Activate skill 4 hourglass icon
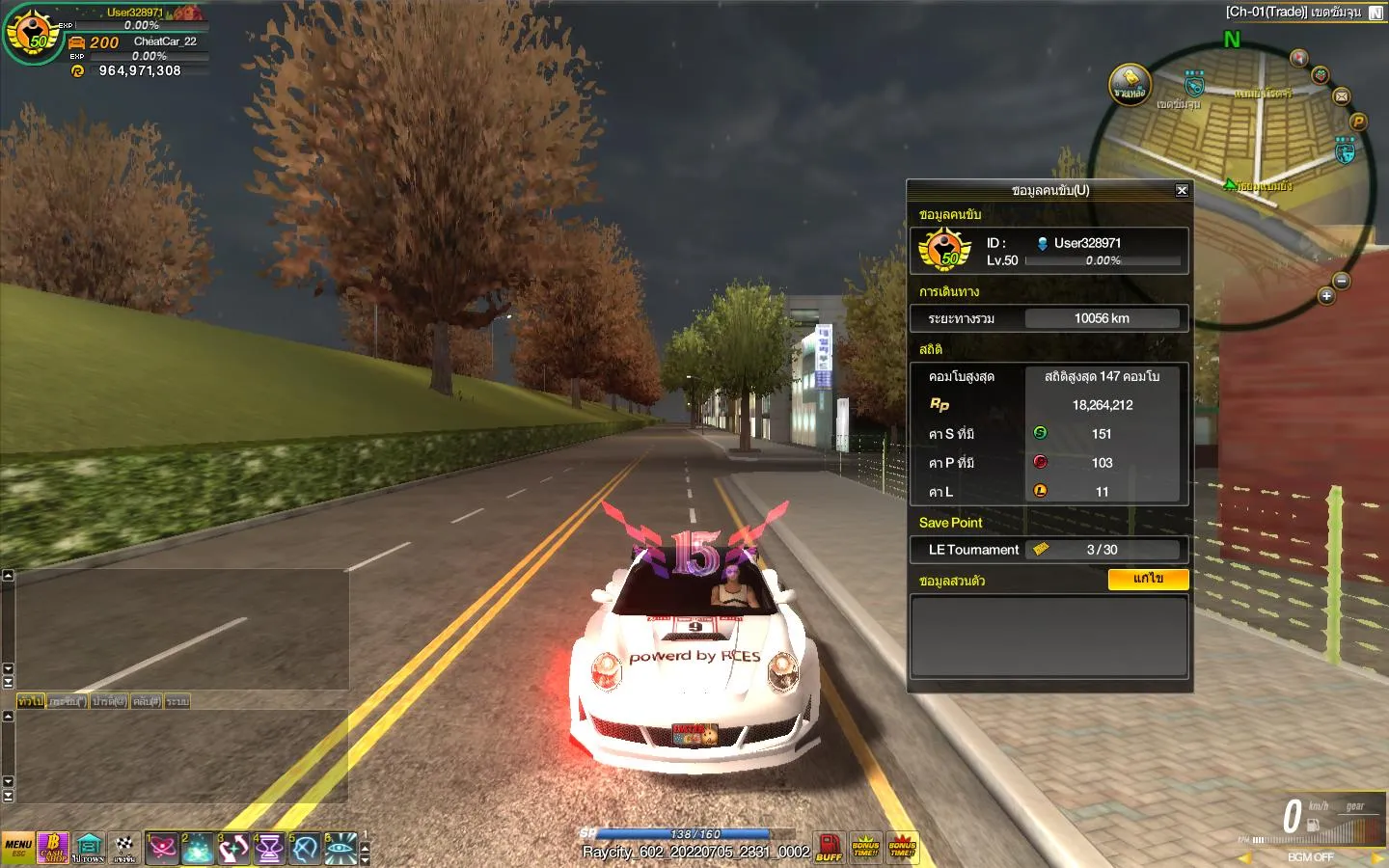Image resolution: width=1389 pixels, height=868 pixels. [x=269, y=849]
